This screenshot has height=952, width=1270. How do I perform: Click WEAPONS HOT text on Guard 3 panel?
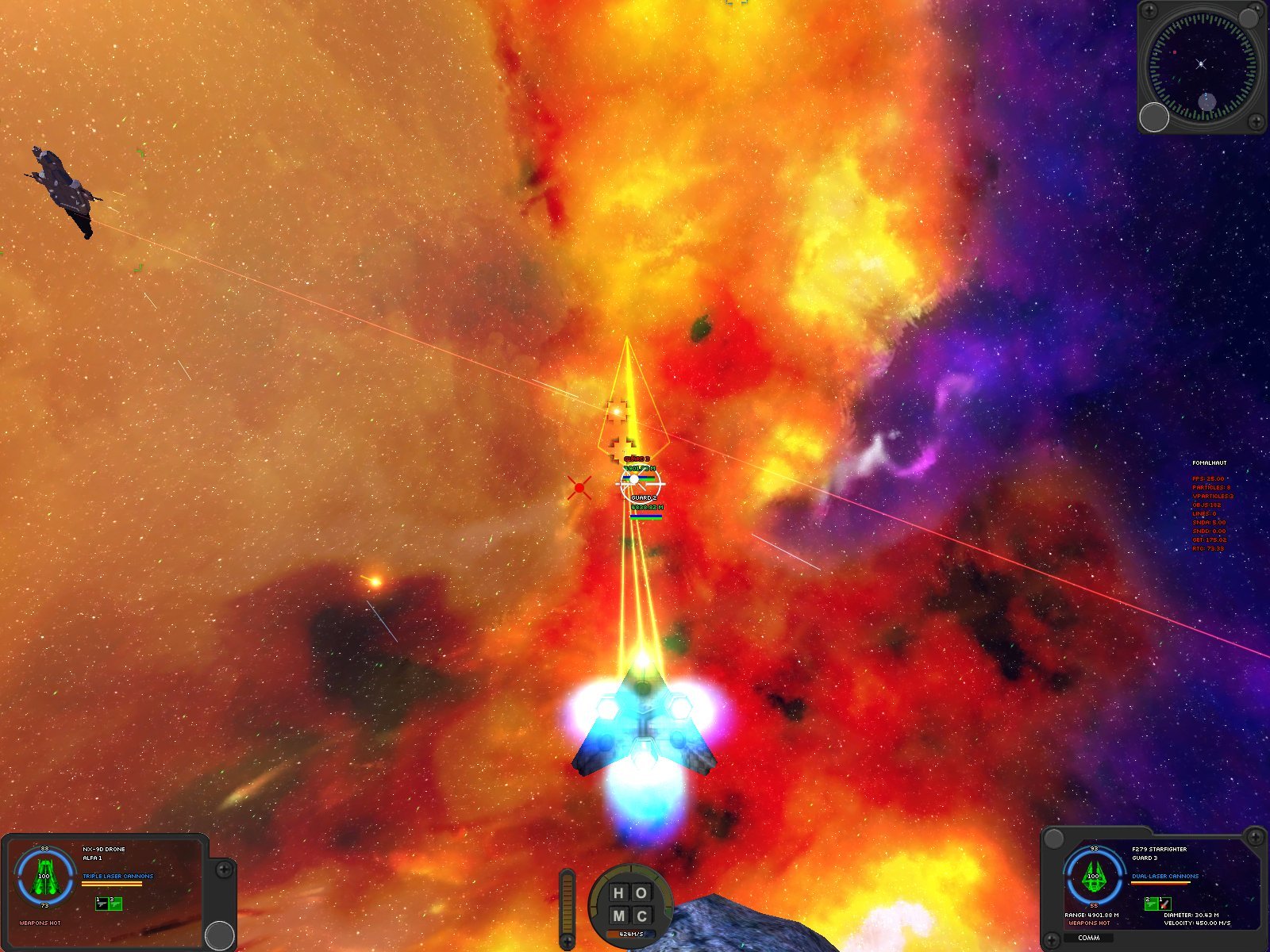(1090, 923)
